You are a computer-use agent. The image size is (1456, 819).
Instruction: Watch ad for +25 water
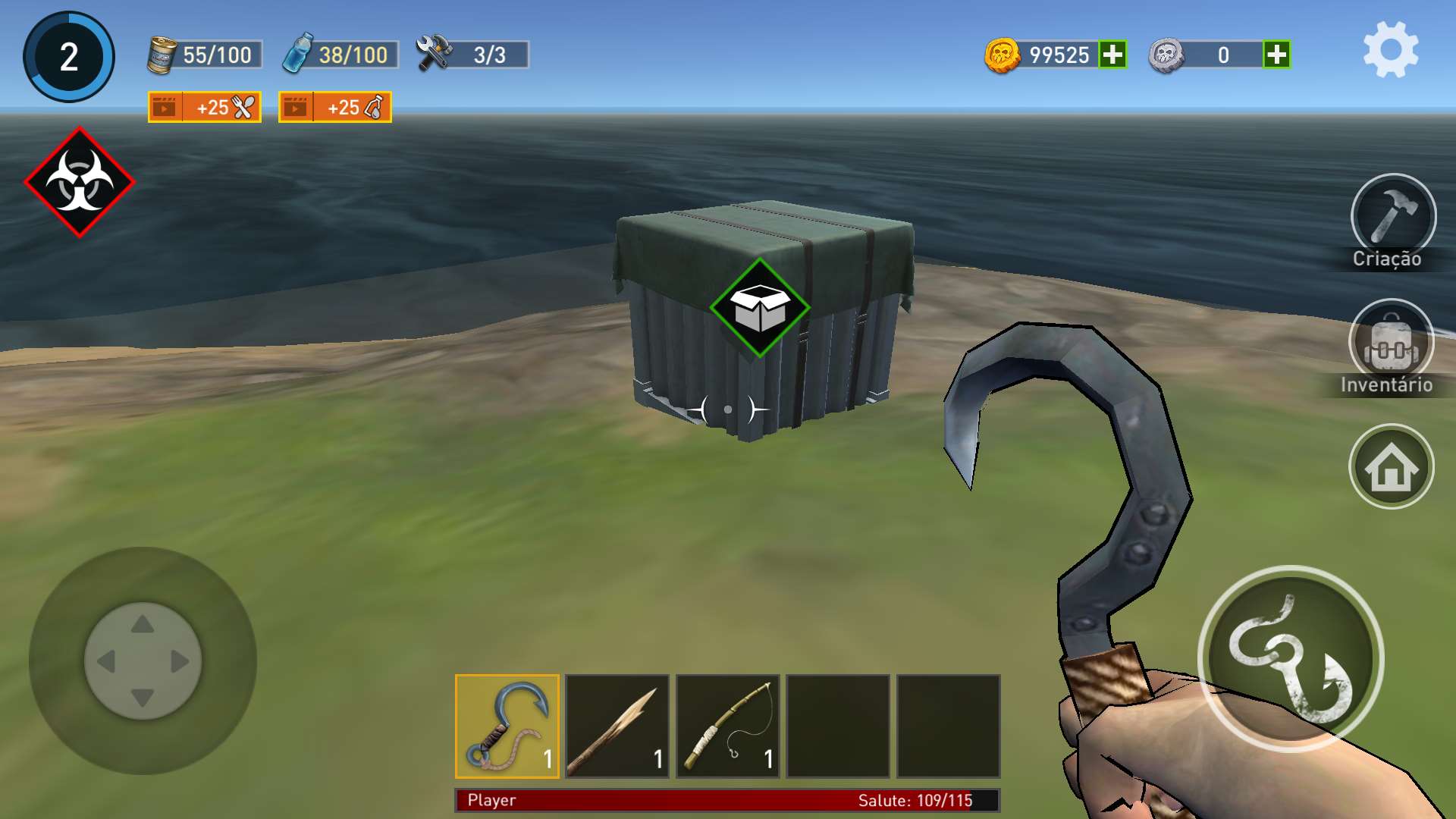[x=335, y=107]
